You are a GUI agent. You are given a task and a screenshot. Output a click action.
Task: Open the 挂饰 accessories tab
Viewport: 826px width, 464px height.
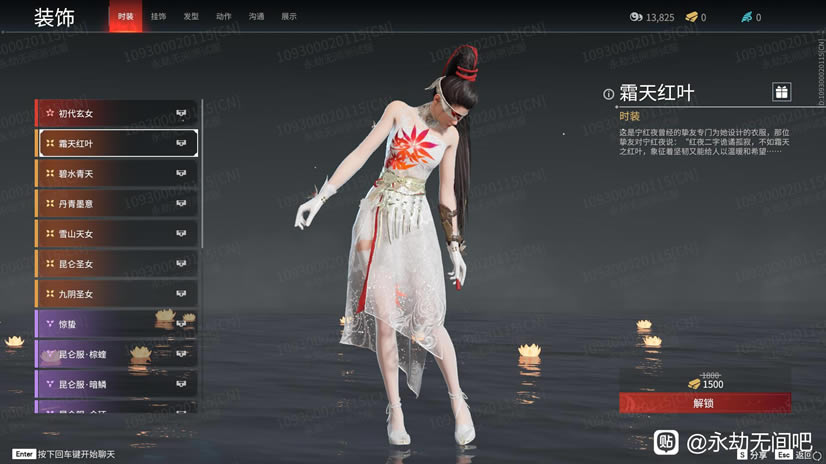[158, 17]
